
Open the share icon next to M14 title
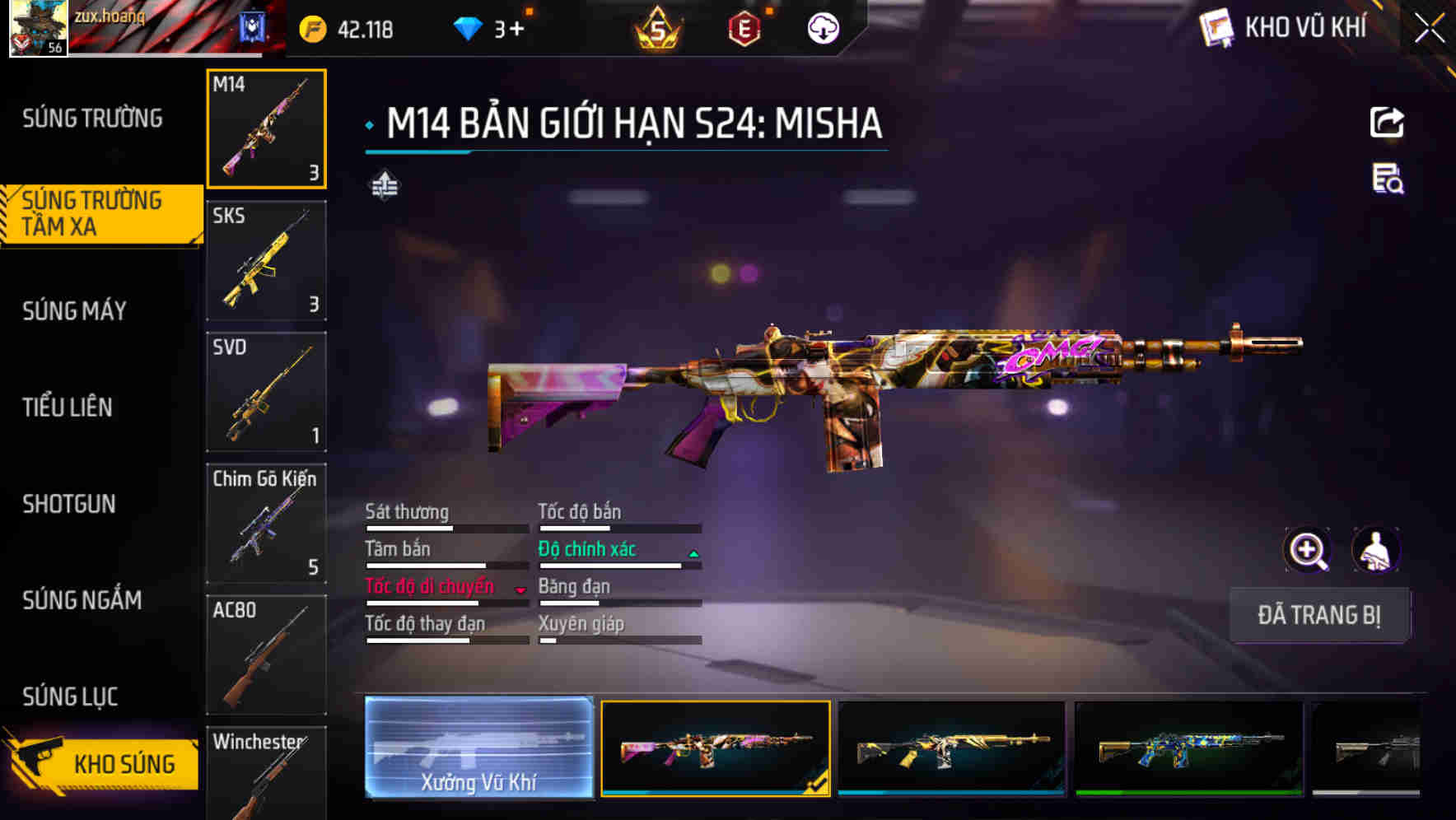click(x=1386, y=122)
